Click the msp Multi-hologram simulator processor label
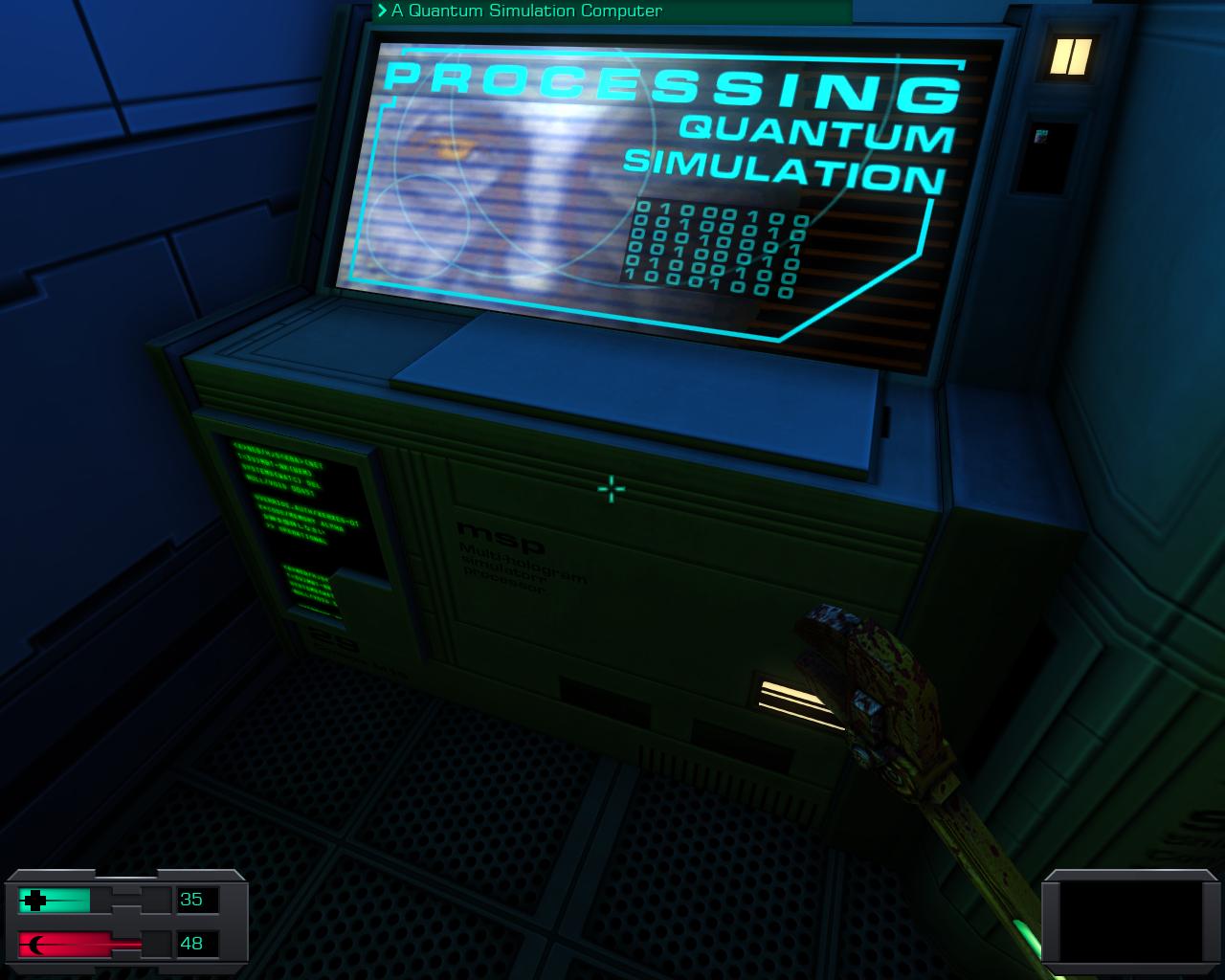 tap(522, 555)
